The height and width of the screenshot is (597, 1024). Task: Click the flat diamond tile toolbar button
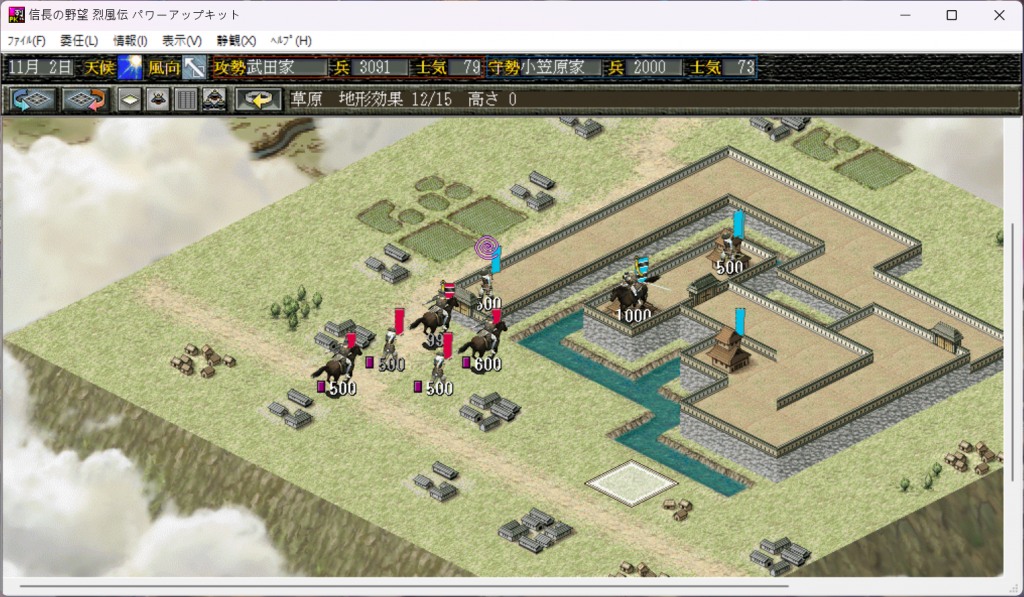pyautogui.click(x=129, y=99)
